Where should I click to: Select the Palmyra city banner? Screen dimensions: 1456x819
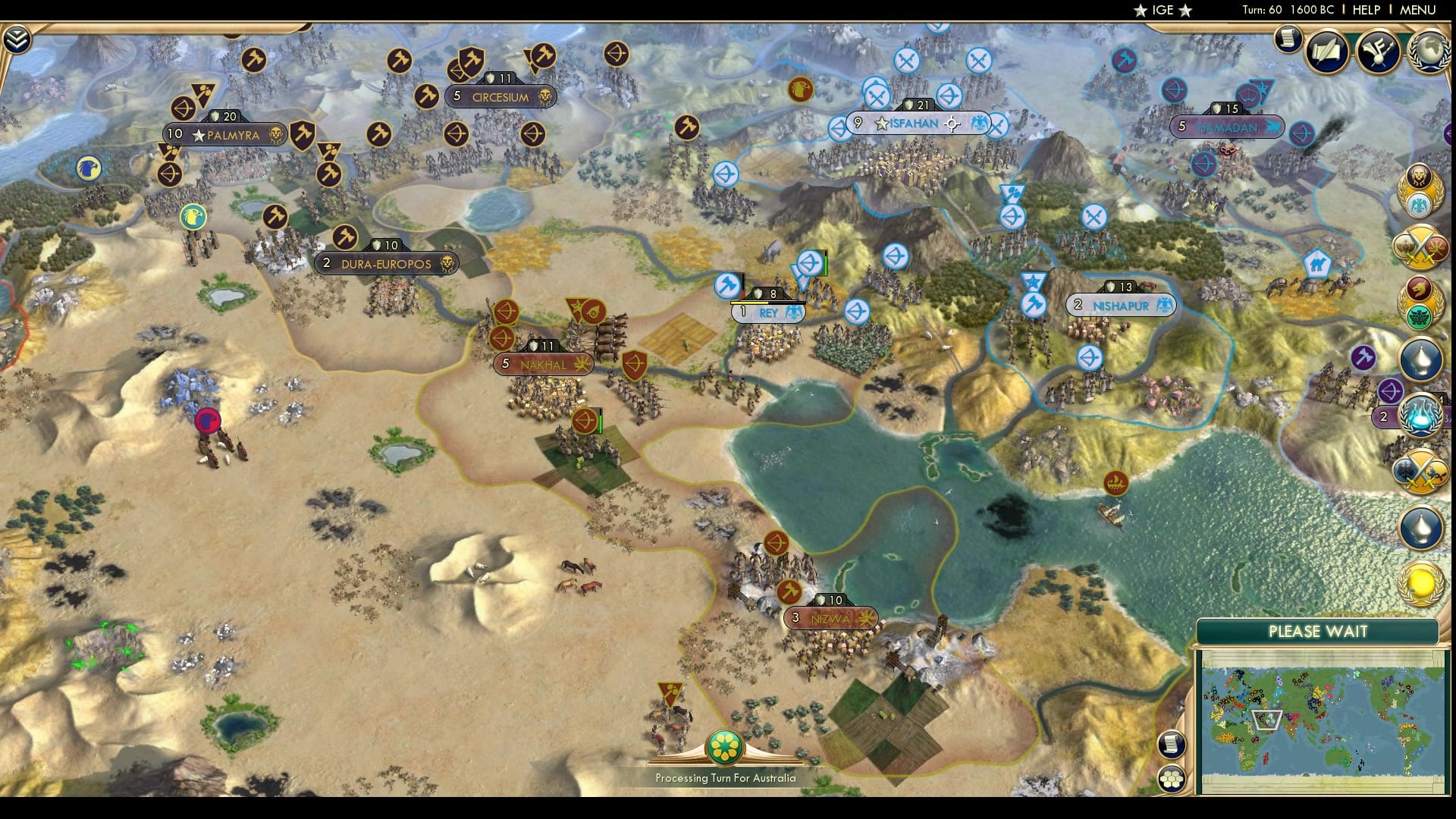[224, 133]
